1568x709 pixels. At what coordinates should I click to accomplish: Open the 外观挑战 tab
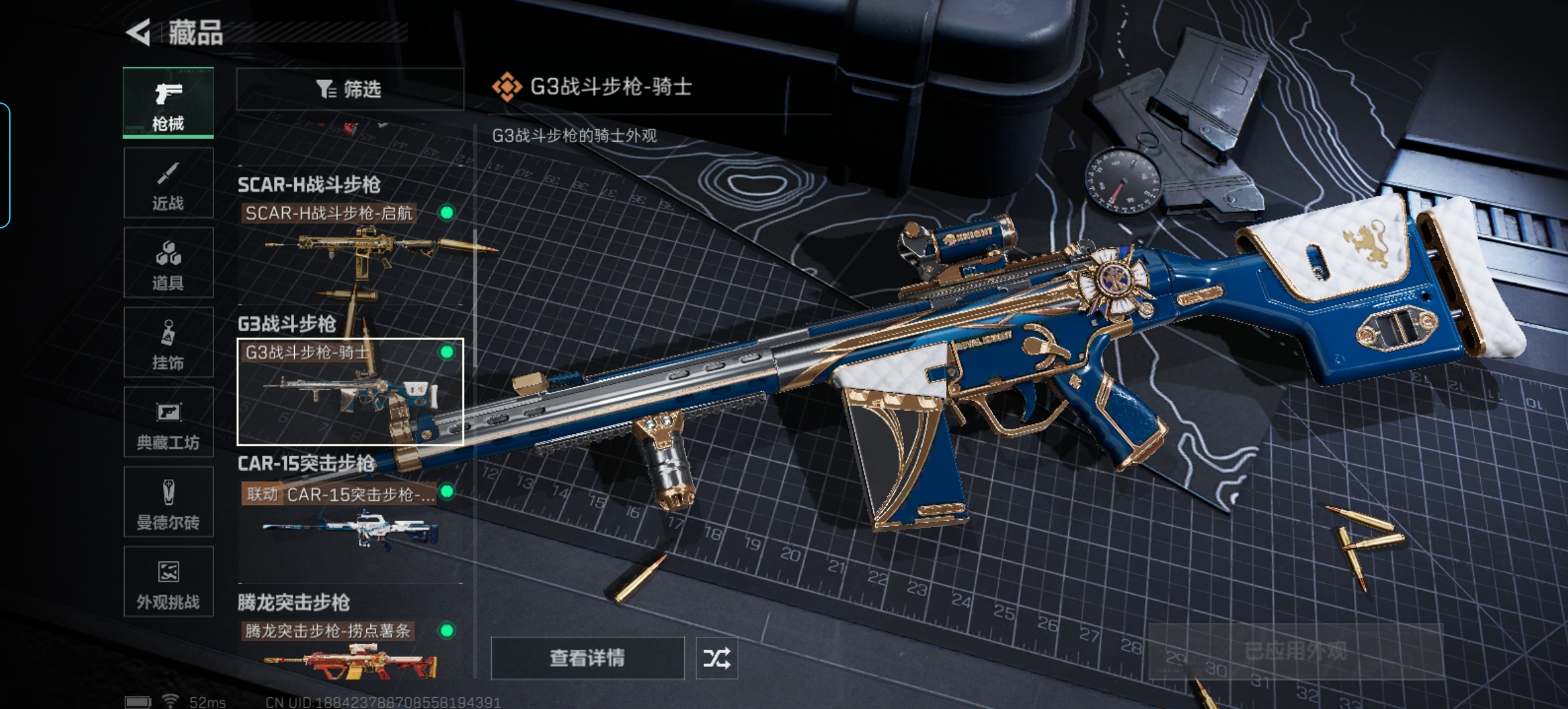tap(168, 582)
